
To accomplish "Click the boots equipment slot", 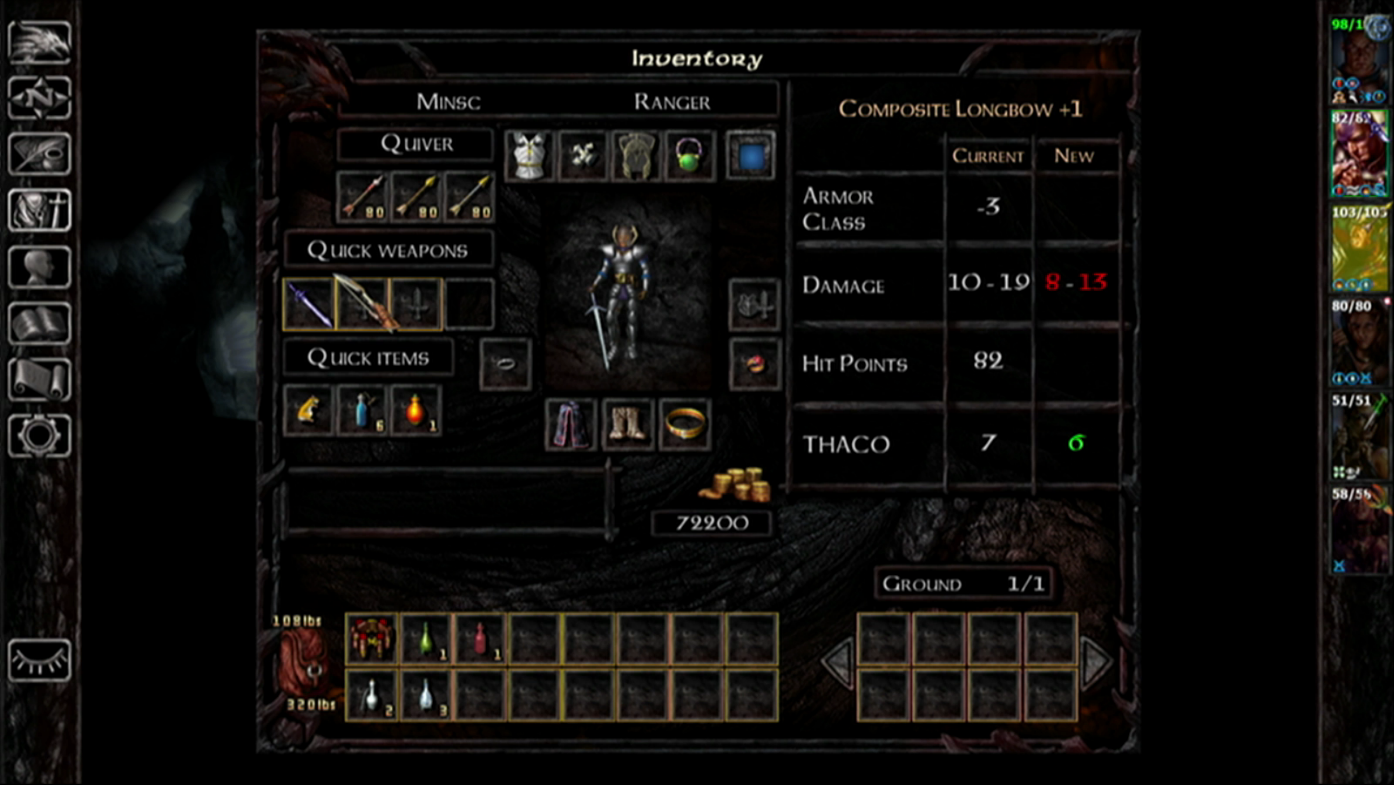I will pyautogui.click(x=628, y=424).
